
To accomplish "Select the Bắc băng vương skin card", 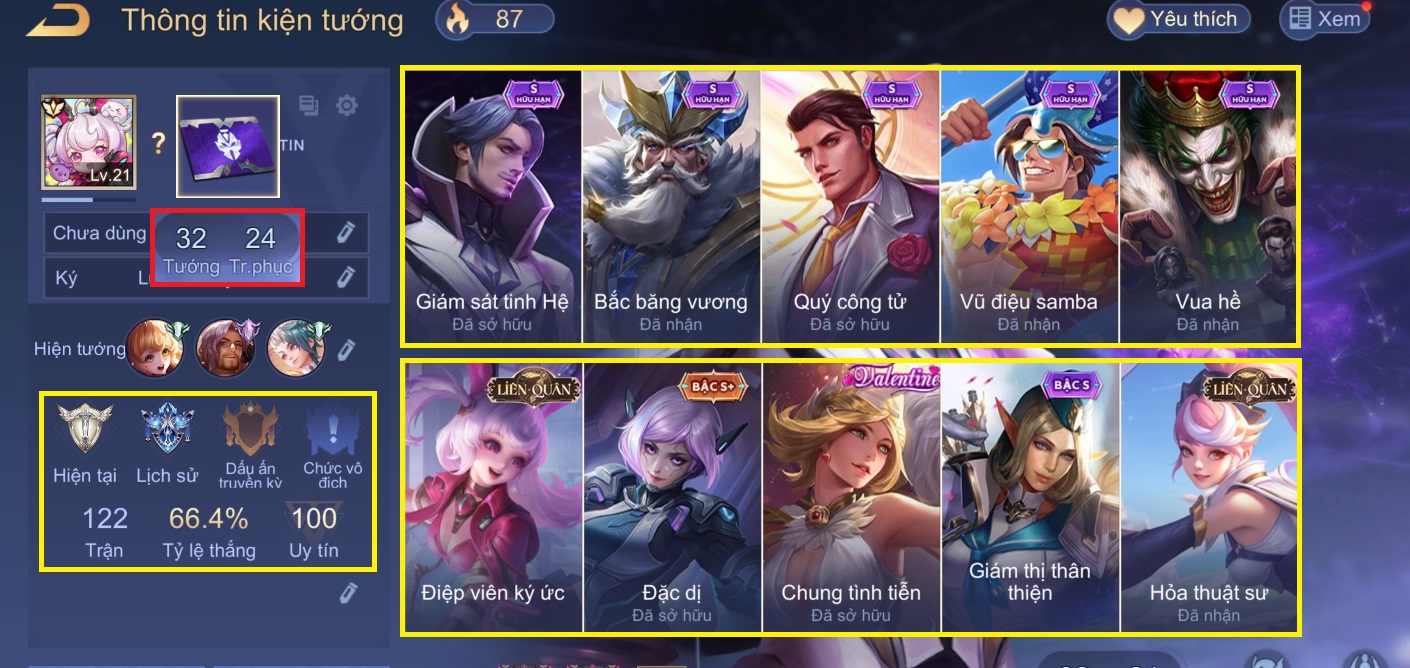I will coord(671,205).
